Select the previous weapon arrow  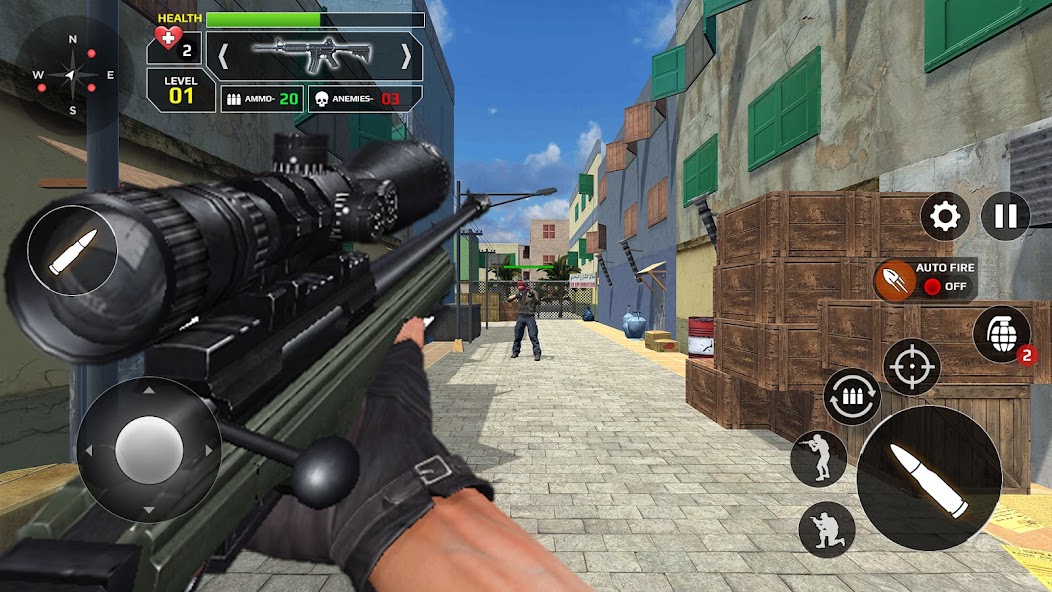click(223, 57)
